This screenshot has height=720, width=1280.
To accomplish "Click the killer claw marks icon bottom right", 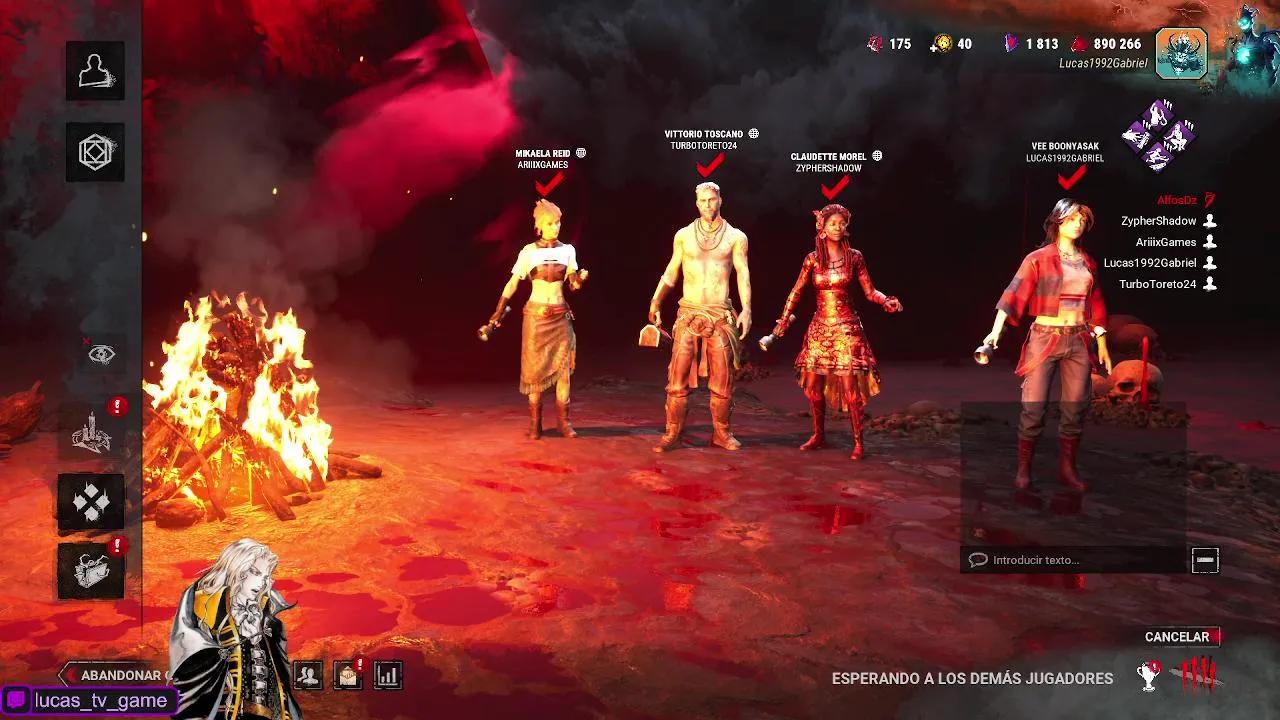I will tap(1196, 678).
